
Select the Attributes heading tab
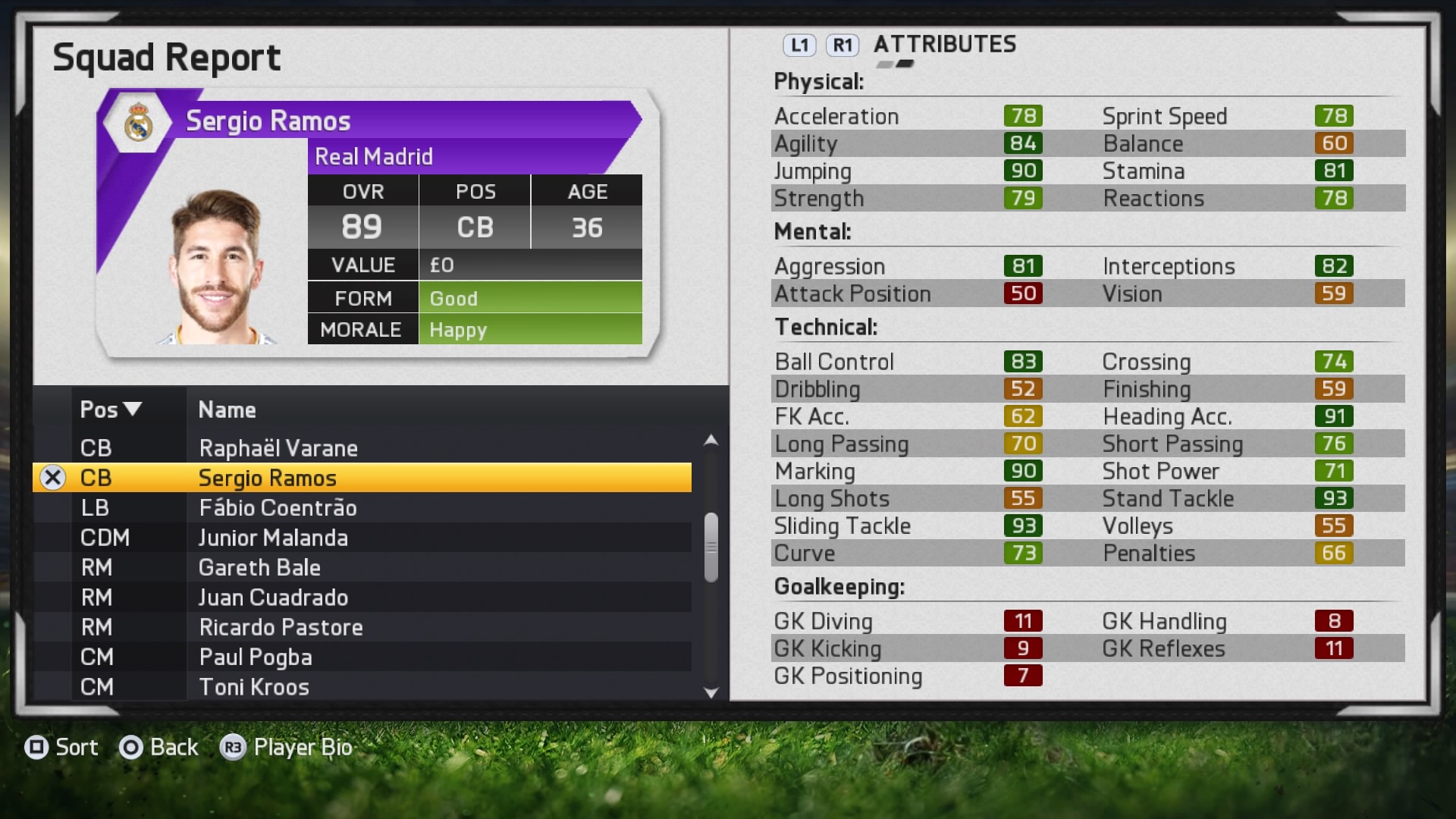pyautogui.click(x=945, y=45)
